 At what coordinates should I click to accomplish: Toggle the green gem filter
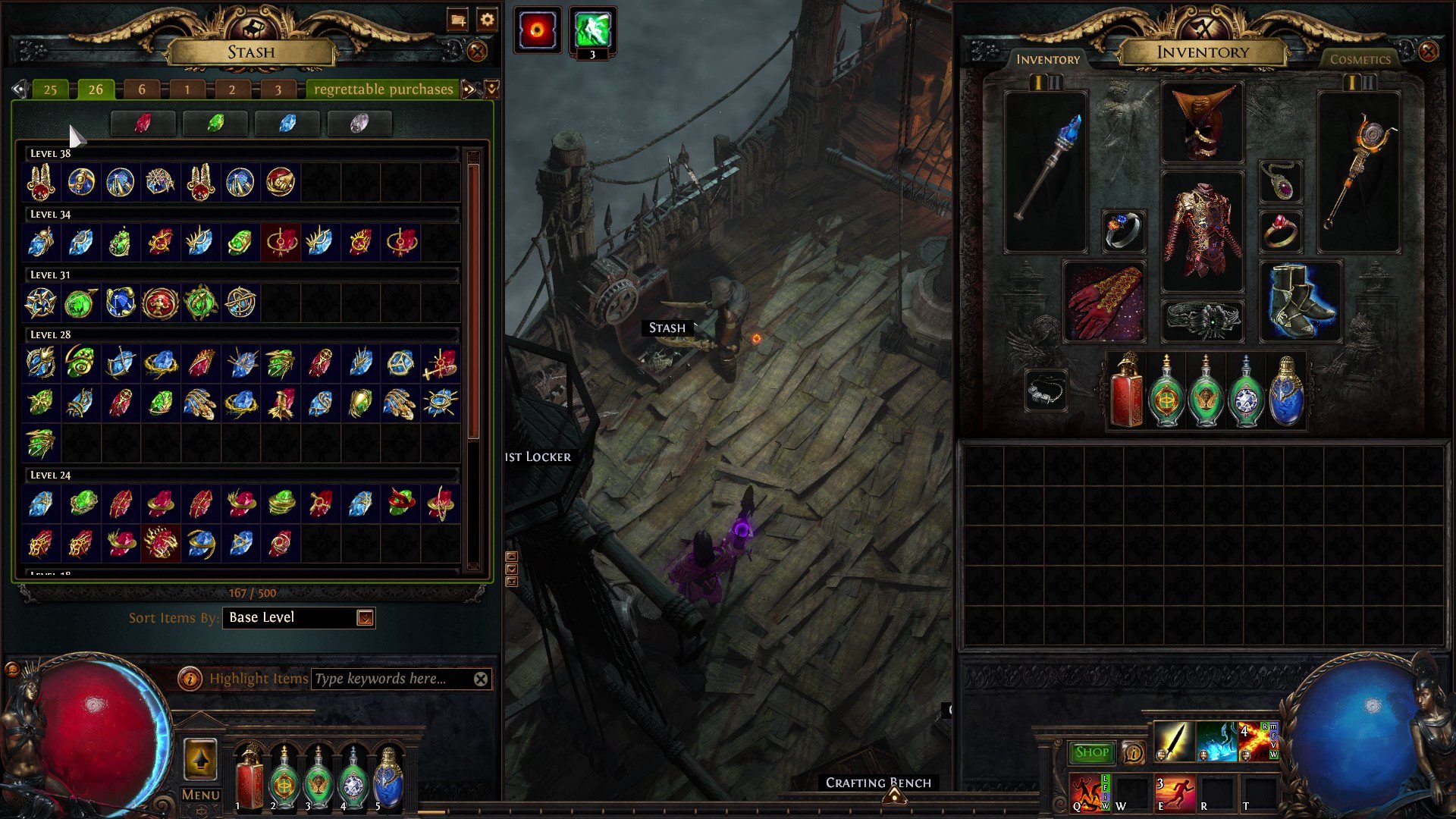coord(215,122)
